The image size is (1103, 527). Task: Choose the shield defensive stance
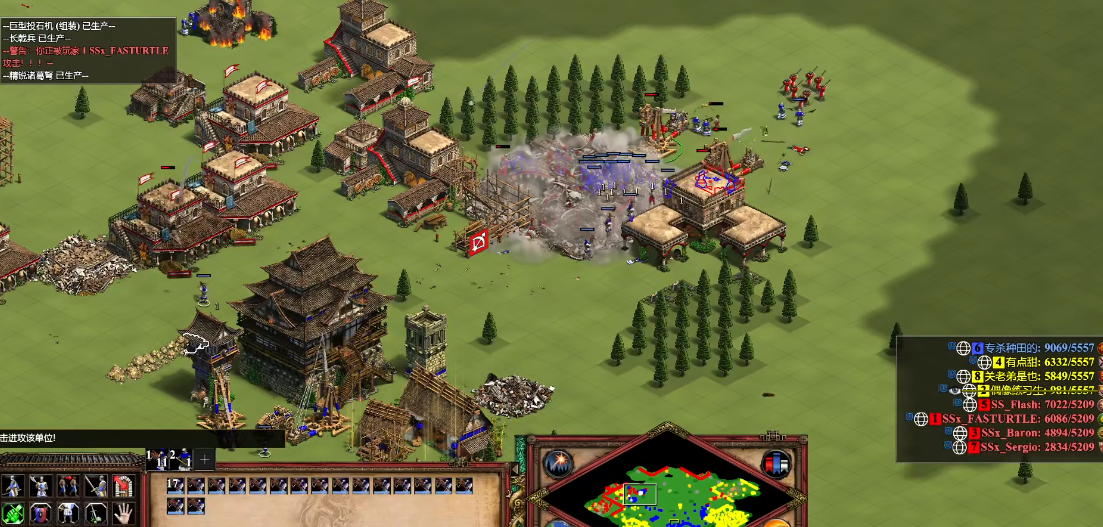click(x=41, y=515)
